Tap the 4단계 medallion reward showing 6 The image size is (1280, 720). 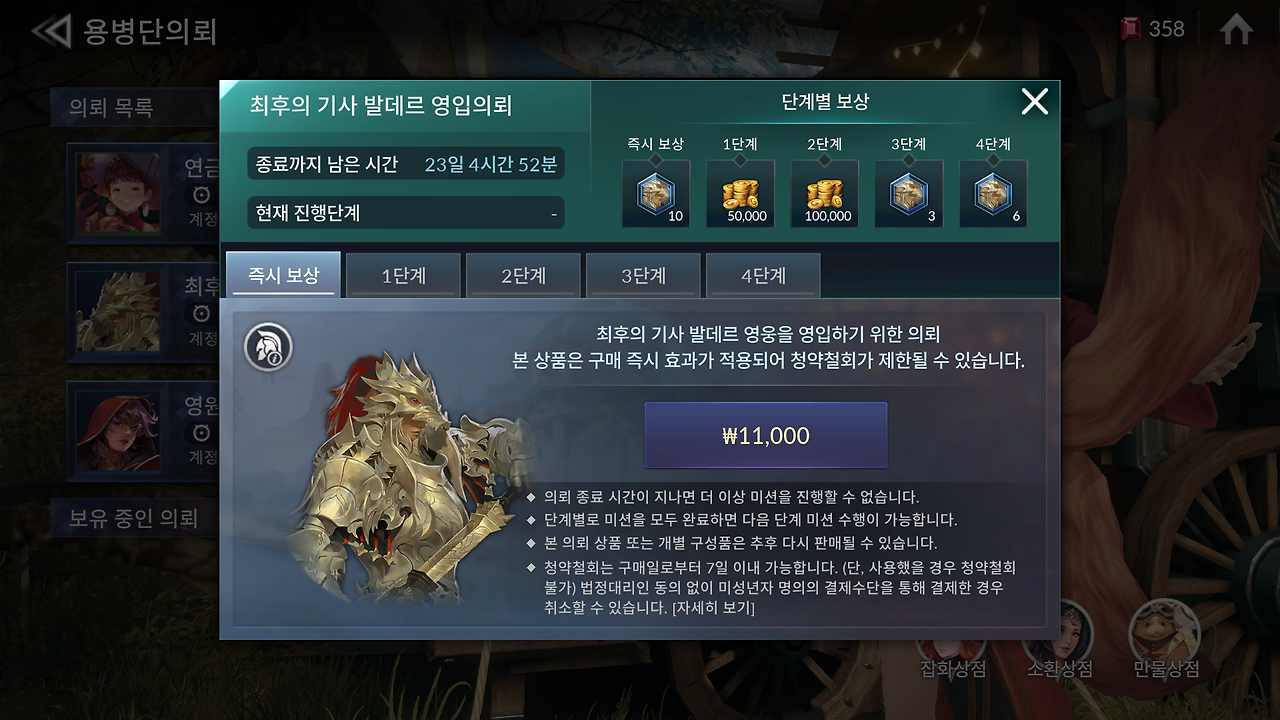(x=993, y=193)
